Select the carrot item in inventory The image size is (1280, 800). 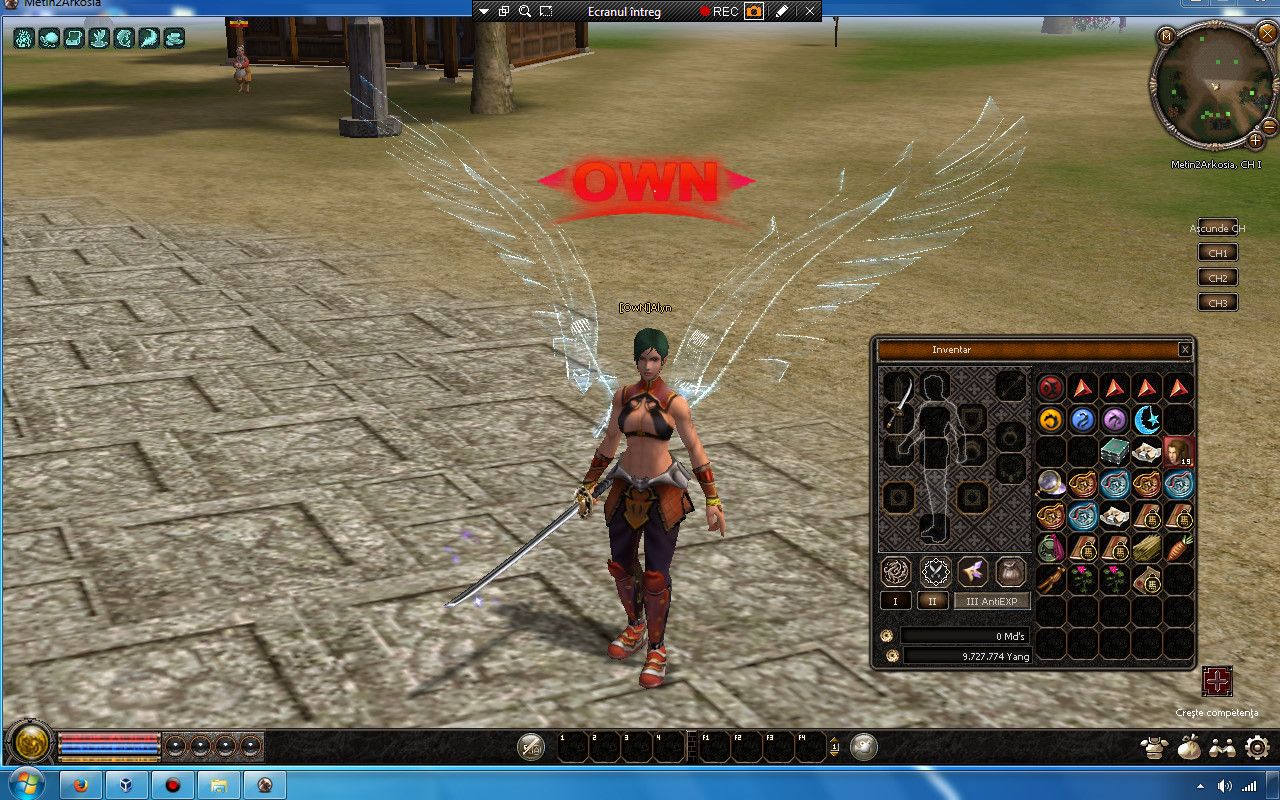tap(1179, 548)
